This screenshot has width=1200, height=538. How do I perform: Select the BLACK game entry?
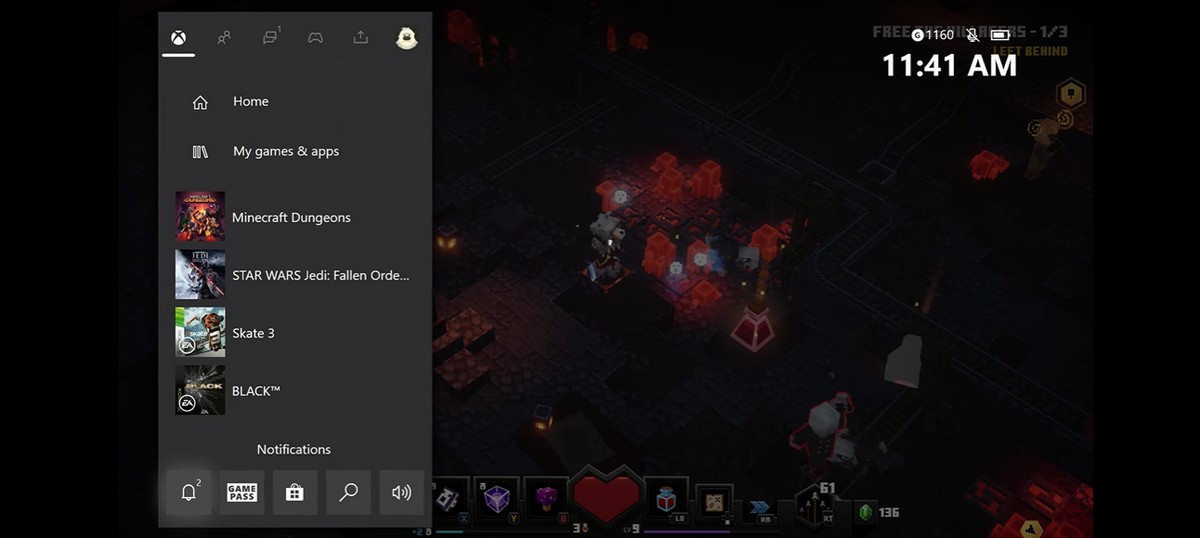(x=255, y=391)
